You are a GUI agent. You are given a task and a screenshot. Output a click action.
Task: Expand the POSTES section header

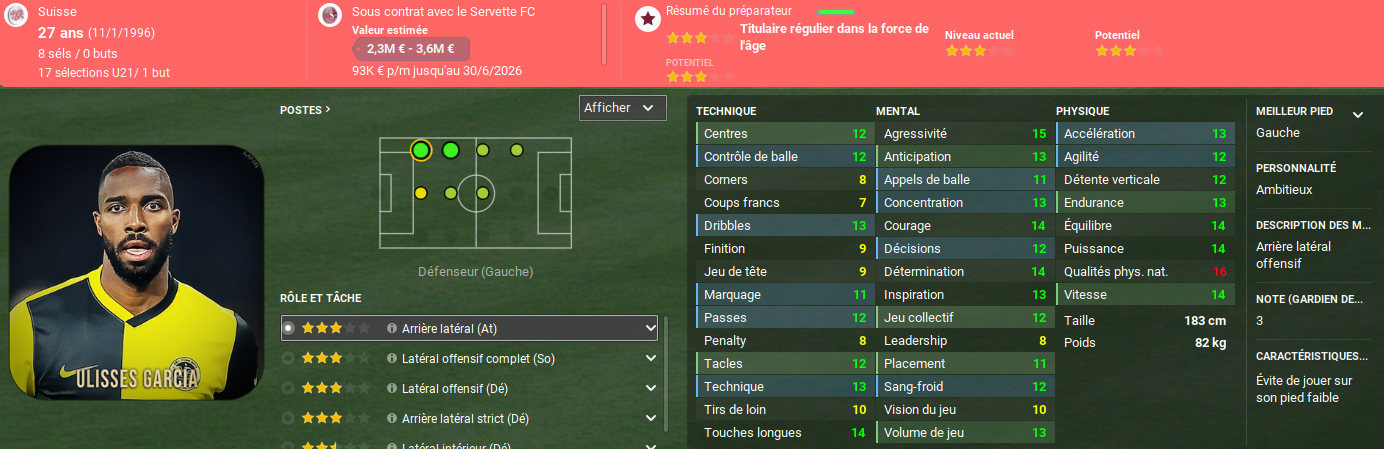tap(305, 110)
